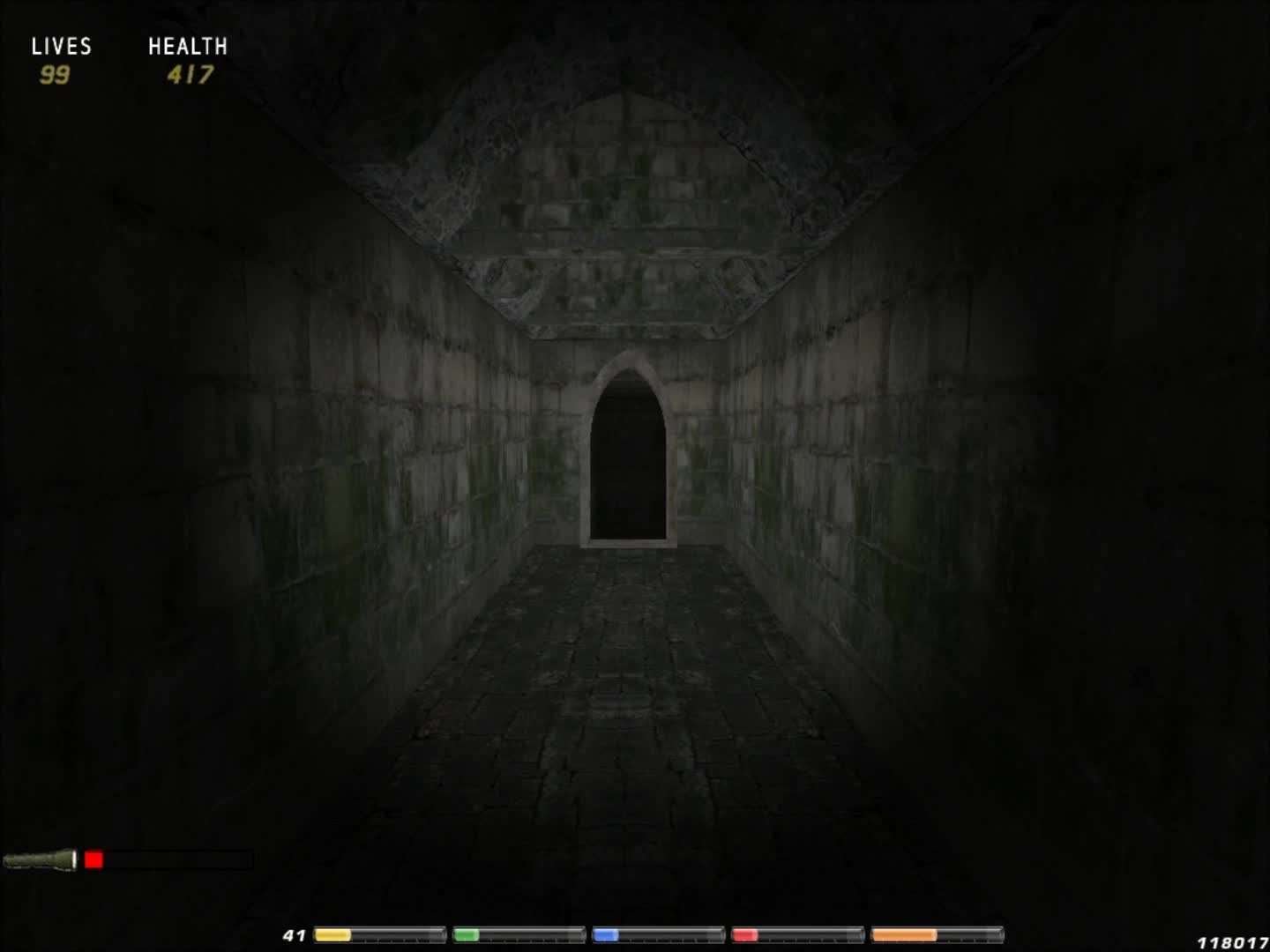Select the LIVES label in the HUD
The height and width of the screenshot is (952, 1270).
click(x=62, y=46)
